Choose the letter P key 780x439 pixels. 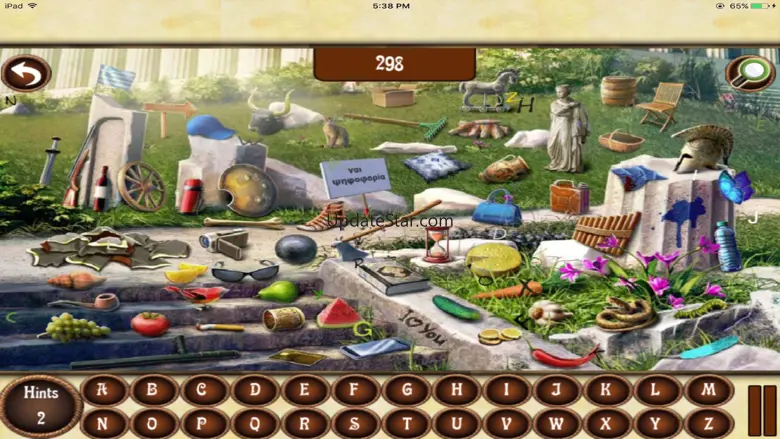[205, 424]
